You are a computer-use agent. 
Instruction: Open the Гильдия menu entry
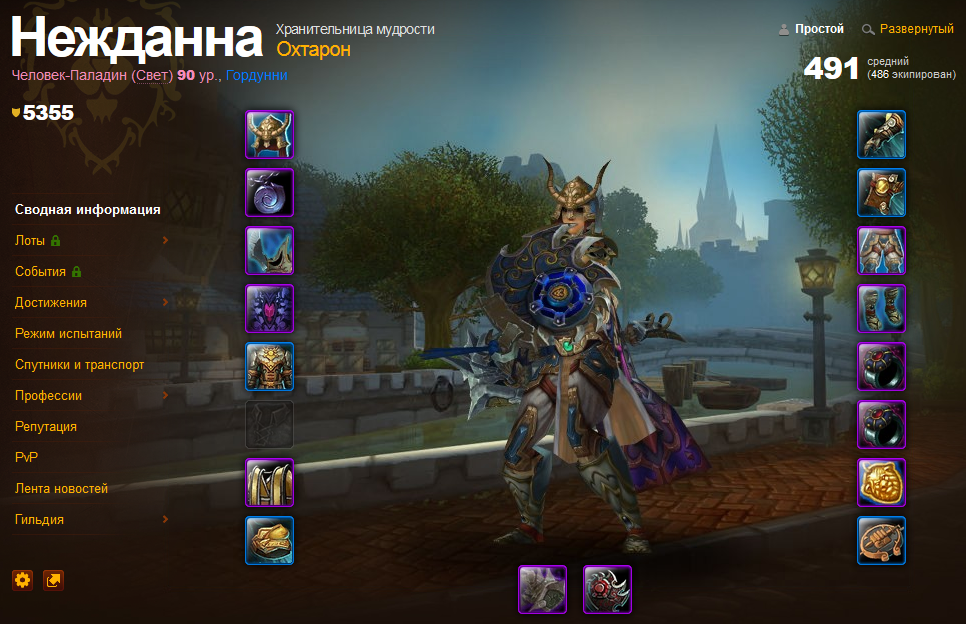coord(40,520)
